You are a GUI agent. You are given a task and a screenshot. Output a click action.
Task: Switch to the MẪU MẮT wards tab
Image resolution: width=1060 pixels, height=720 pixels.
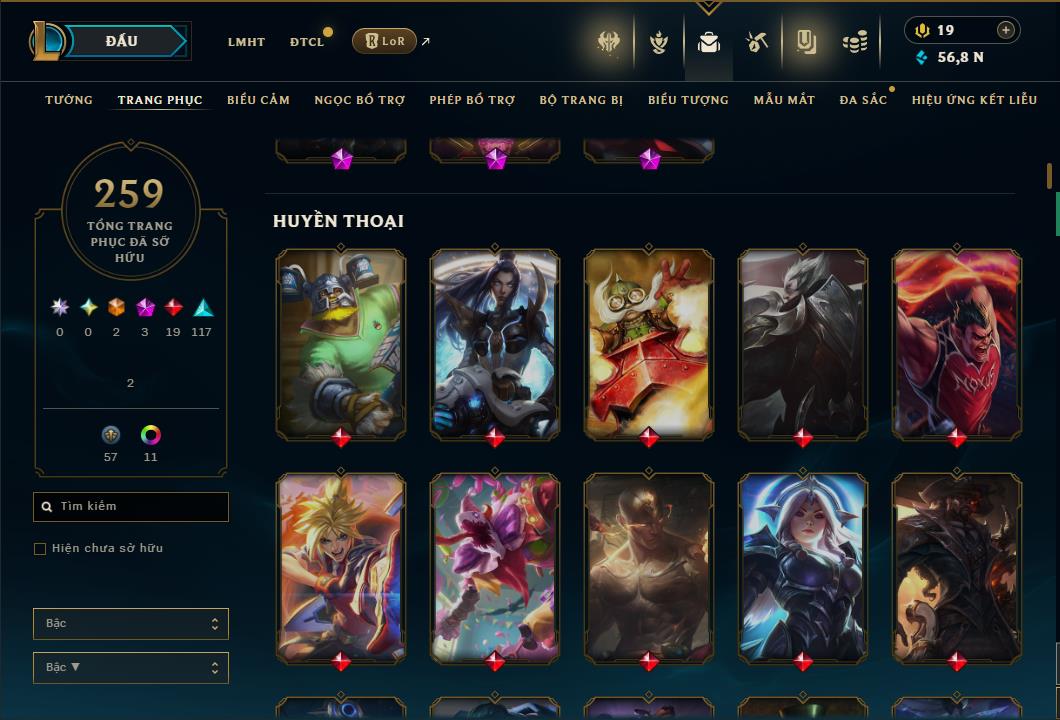pyautogui.click(x=784, y=100)
